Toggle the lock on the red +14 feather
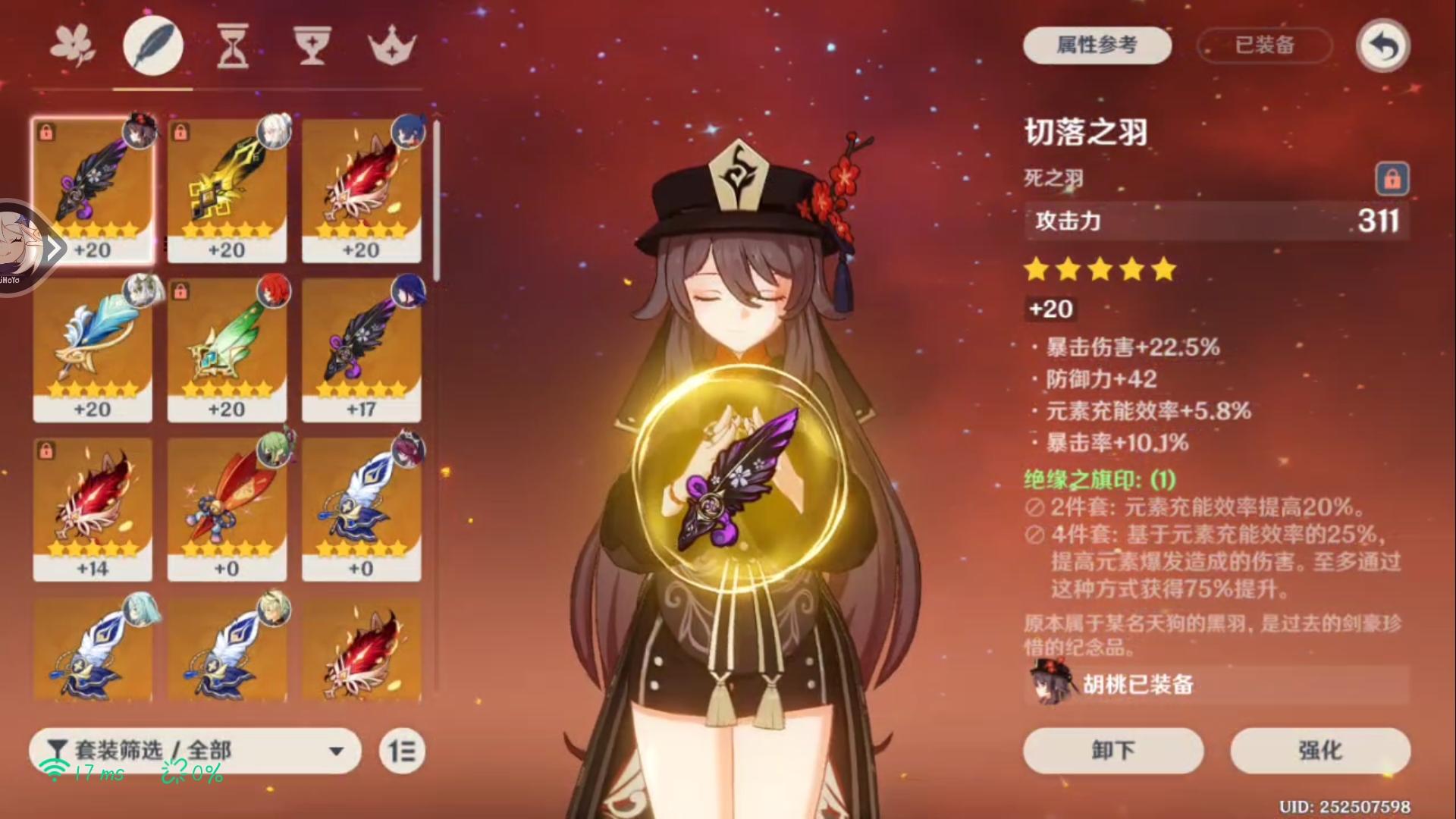Screen dimensions: 1456x819 pyautogui.click(x=45, y=452)
